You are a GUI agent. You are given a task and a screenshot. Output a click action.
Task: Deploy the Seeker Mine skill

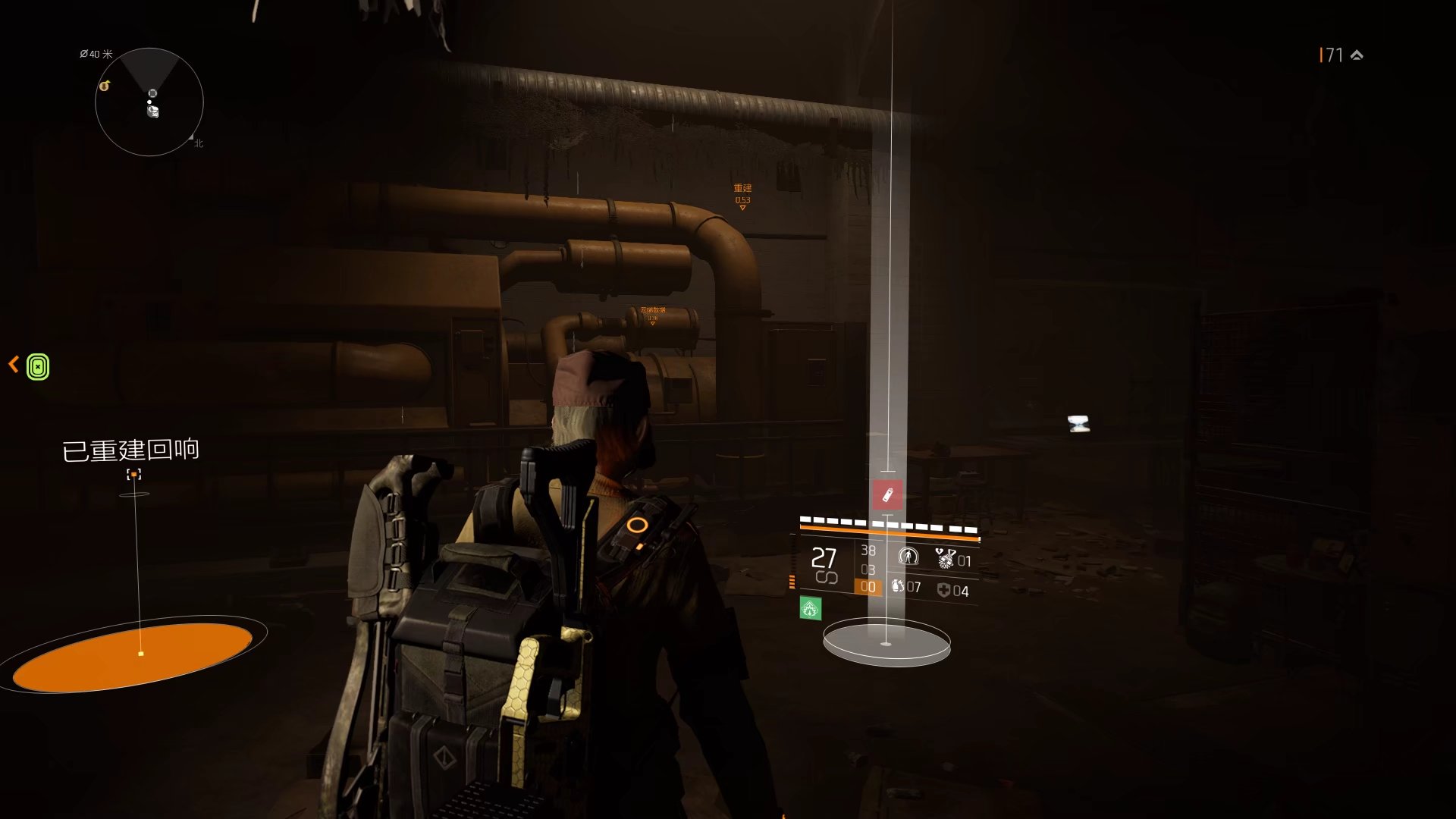coord(945,559)
